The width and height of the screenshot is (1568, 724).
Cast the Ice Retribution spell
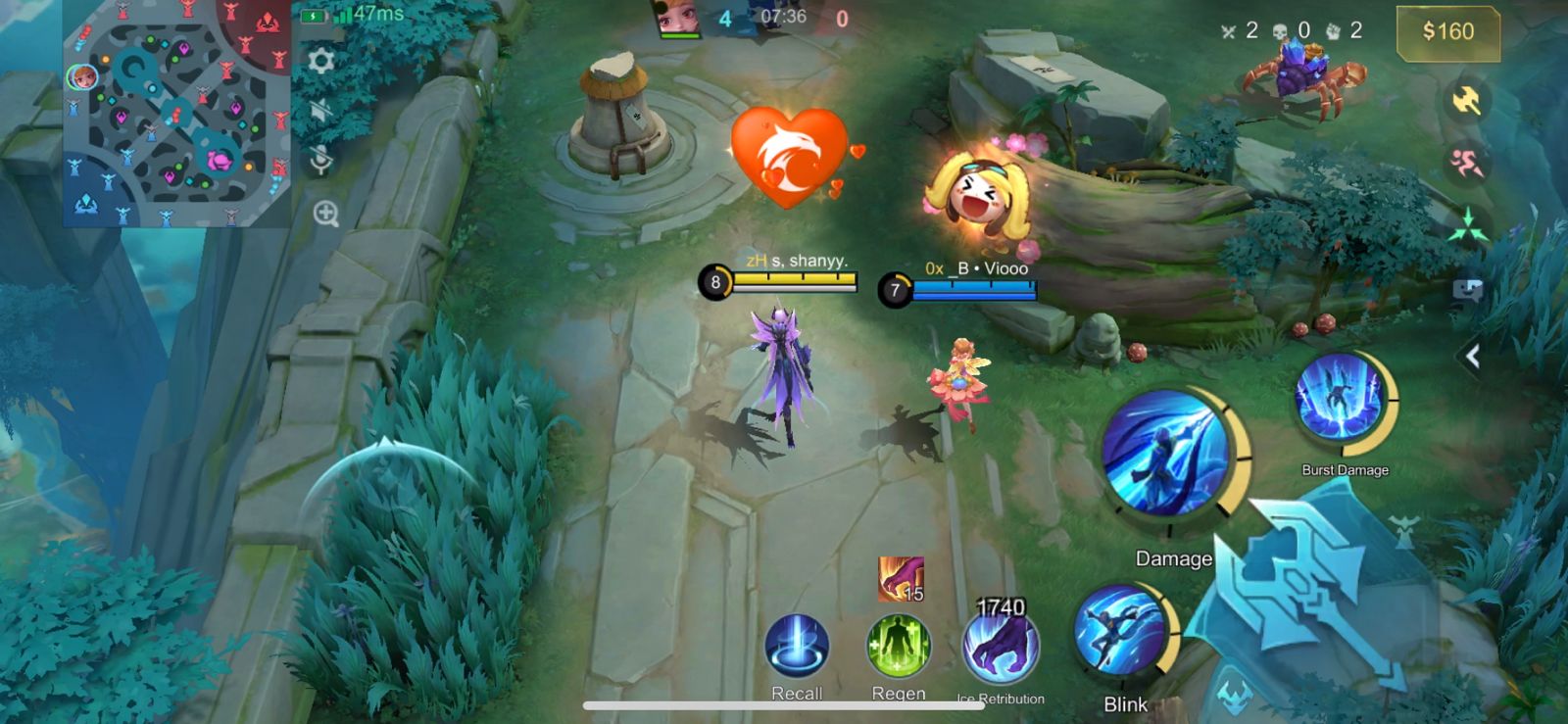(1001, 649)
